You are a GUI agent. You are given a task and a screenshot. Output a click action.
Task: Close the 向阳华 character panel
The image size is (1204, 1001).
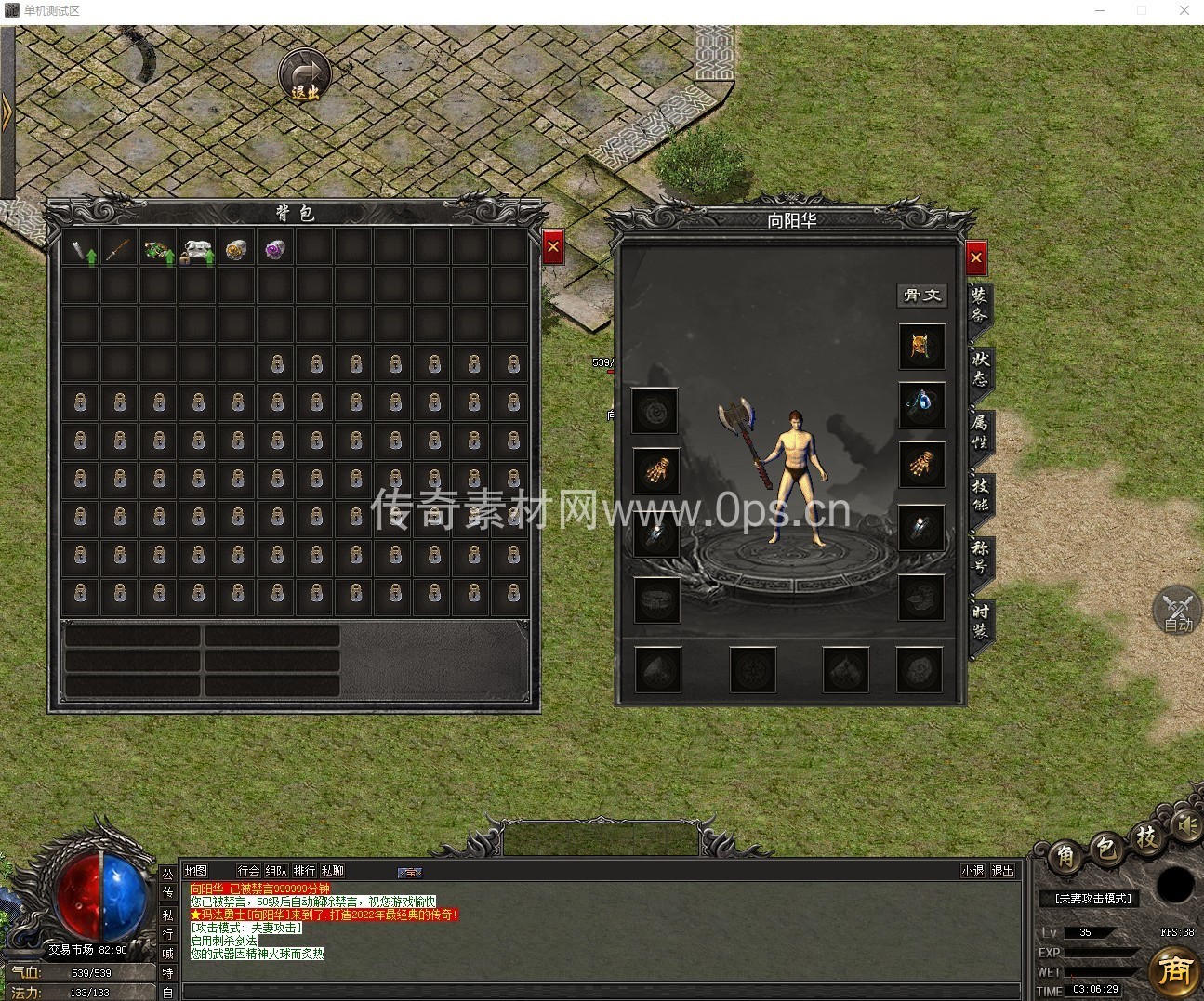pos(975,258)
